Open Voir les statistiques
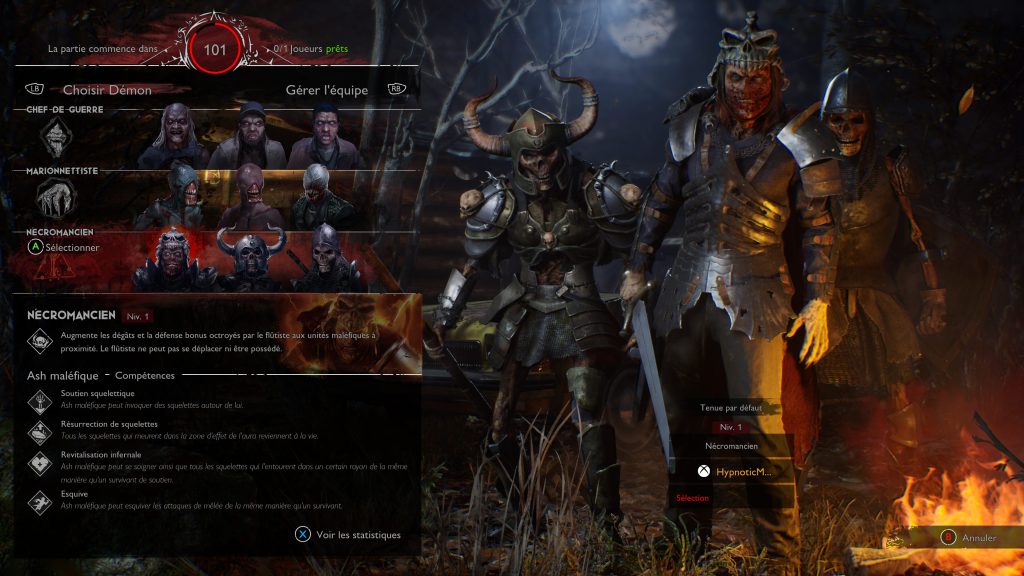The width and height of the screenshot is (1024, 576). coord(348,535)
